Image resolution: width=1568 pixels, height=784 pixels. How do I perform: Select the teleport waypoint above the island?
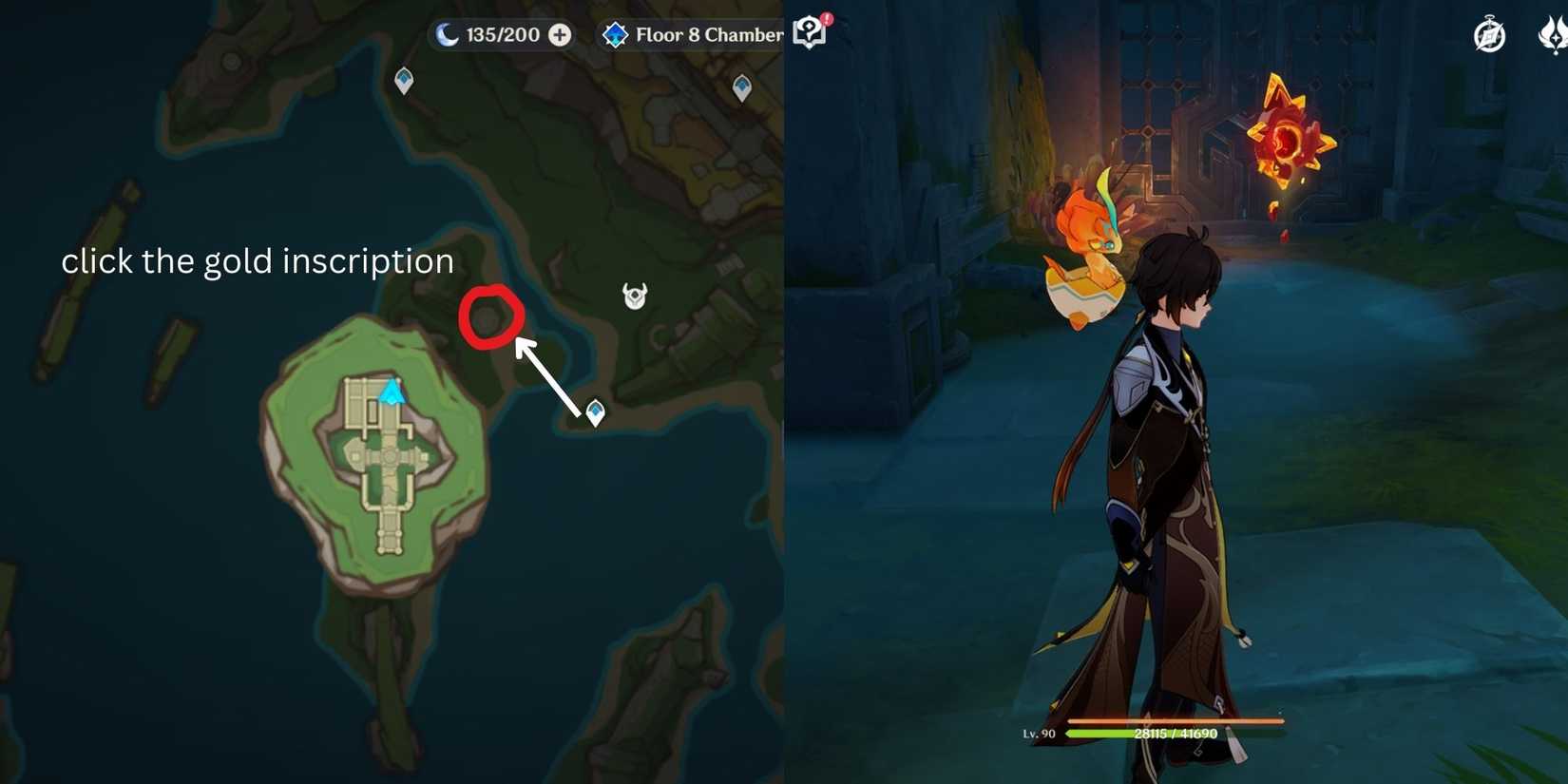click(403, 80)
